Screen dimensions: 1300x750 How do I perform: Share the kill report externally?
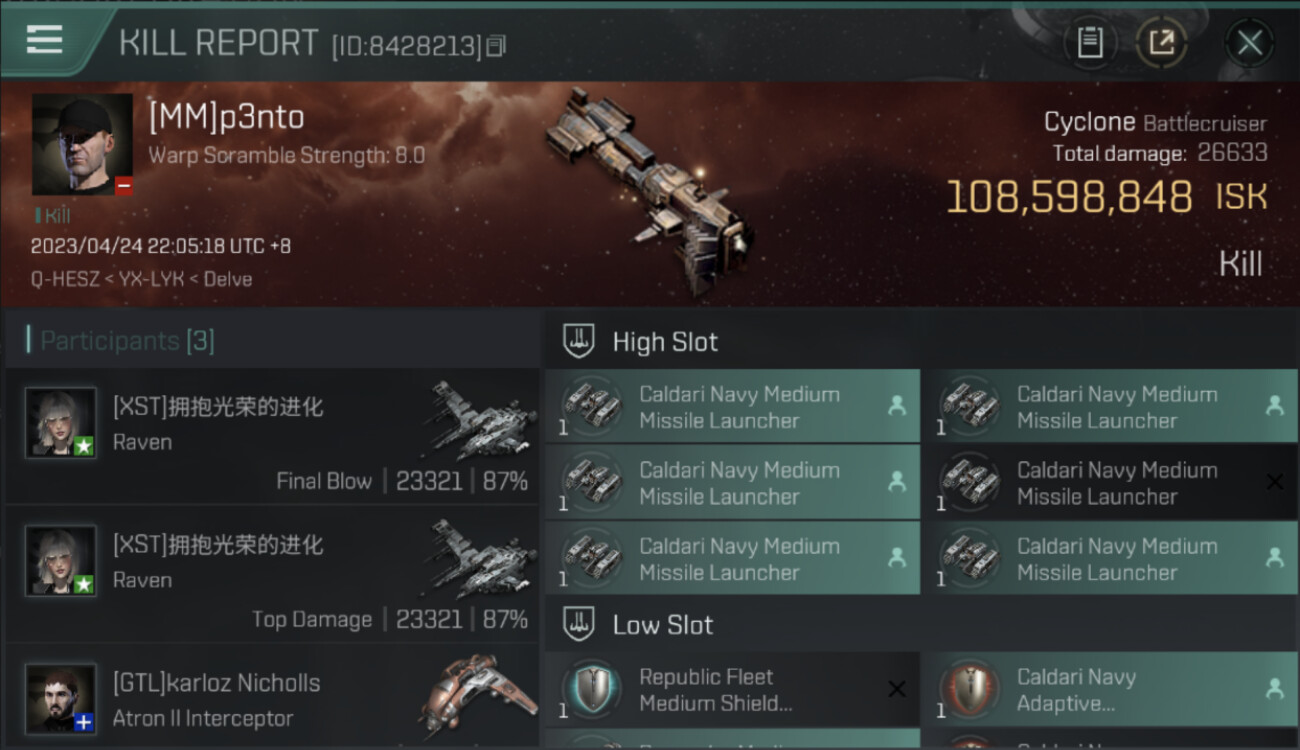pos(1161,43)
